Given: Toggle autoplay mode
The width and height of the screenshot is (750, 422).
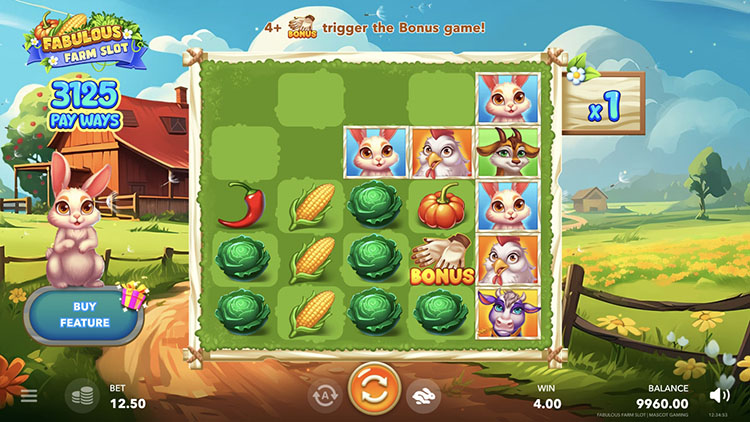Looking at the screenshot, I should click(x=324, y=395).
